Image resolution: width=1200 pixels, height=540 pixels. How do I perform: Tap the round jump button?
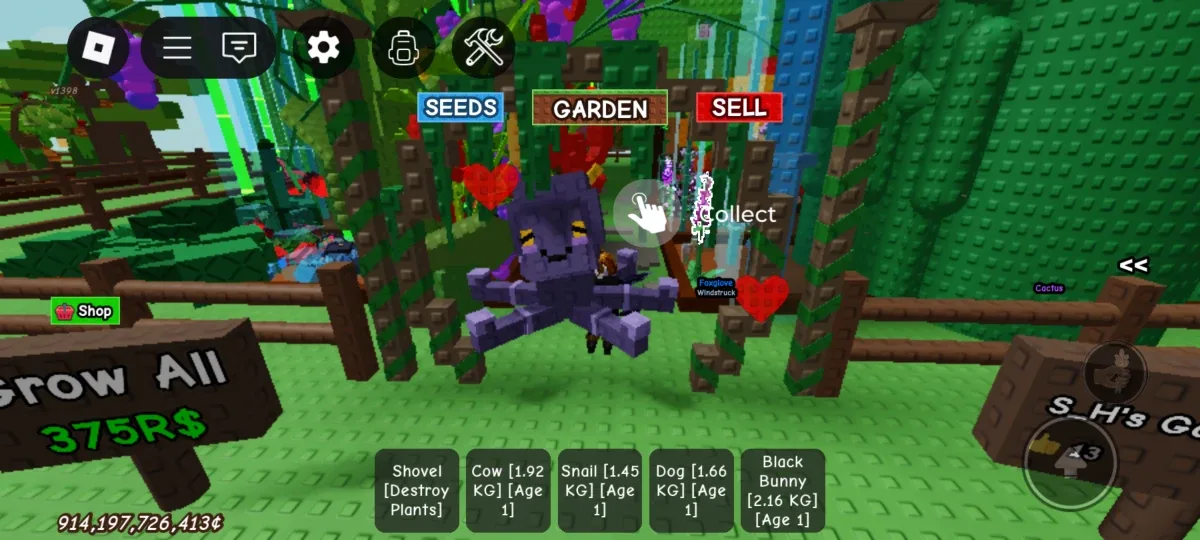click(1069, 460)
